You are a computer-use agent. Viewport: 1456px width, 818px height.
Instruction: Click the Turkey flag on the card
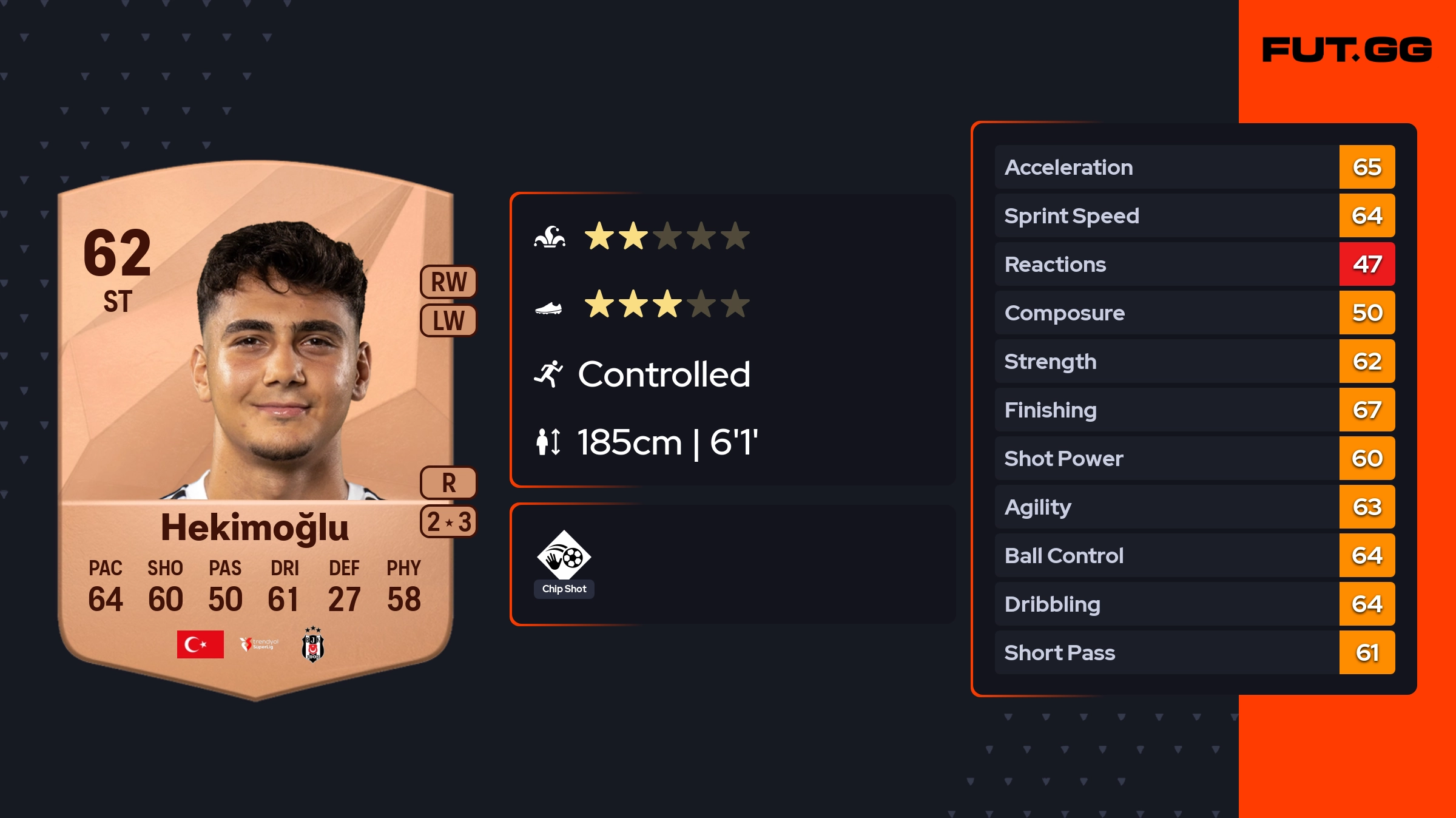point(200,644)
